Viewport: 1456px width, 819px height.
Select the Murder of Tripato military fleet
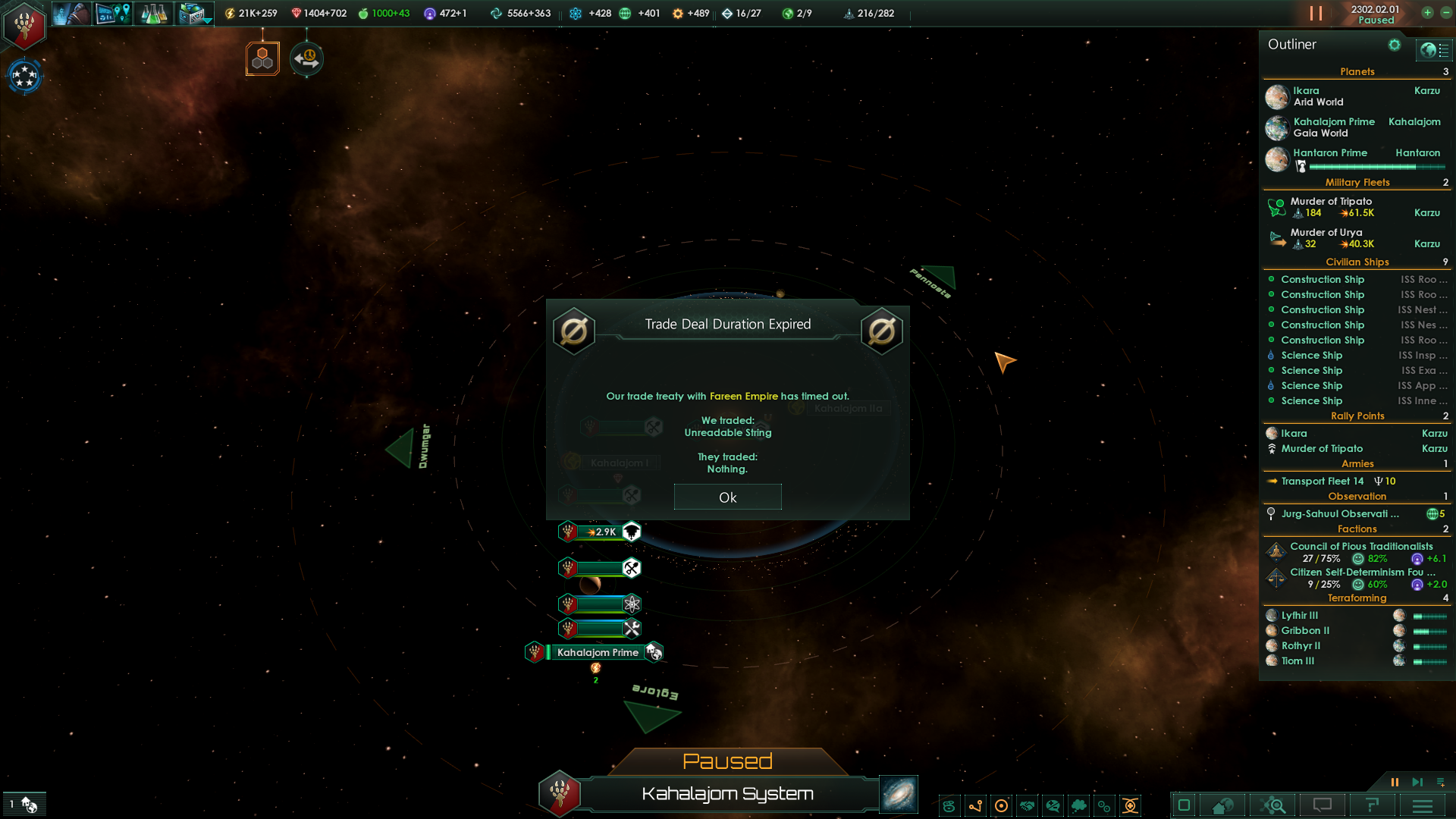(x=1331, y=202)
